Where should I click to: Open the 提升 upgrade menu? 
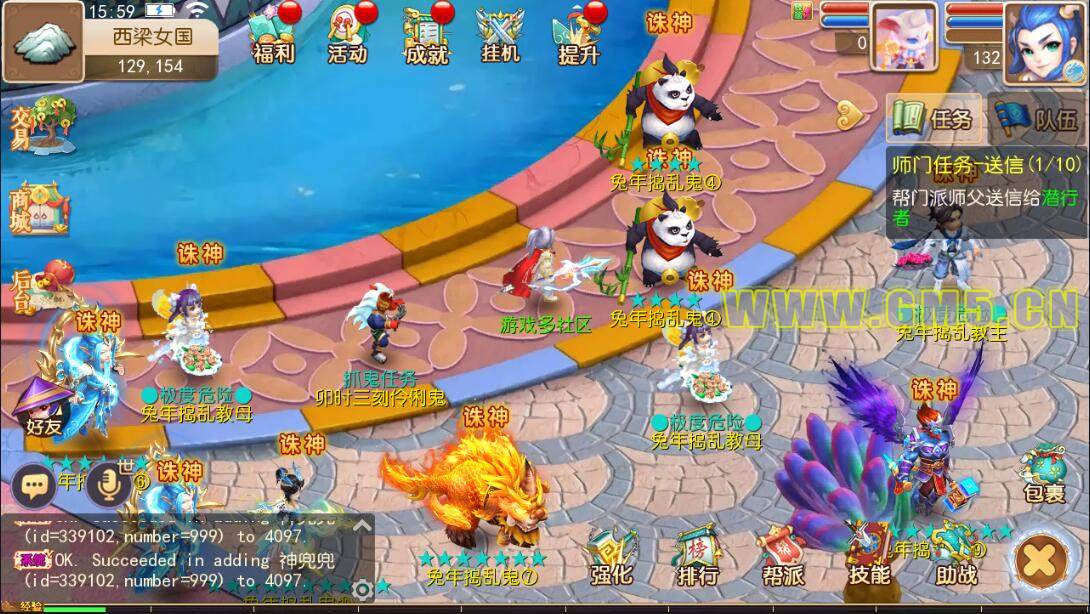pyautogui.click(x=578, y=36)
